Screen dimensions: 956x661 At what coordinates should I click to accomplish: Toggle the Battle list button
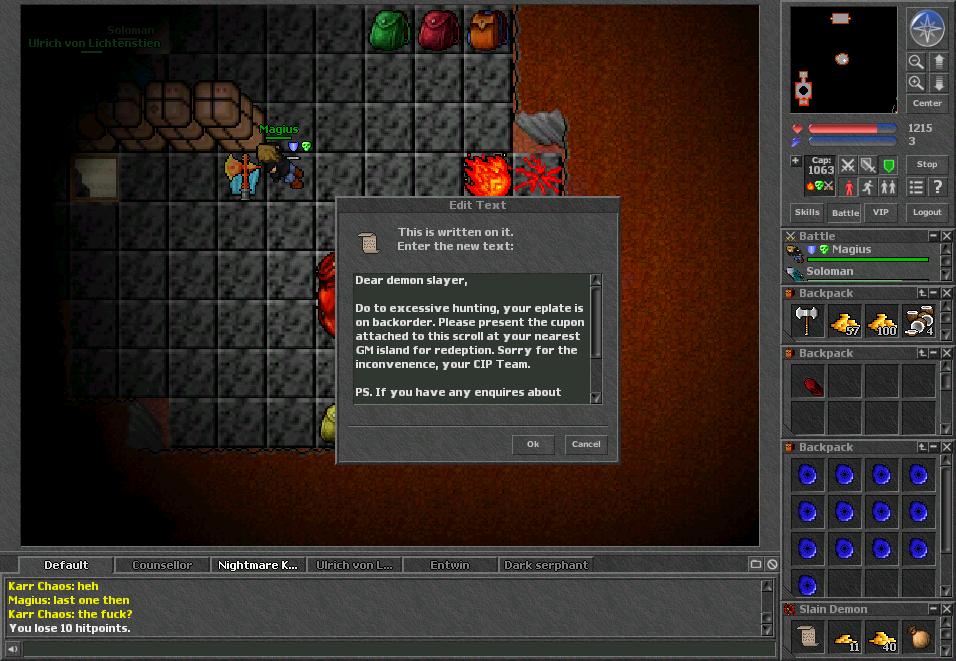click(x=845, y=212)
